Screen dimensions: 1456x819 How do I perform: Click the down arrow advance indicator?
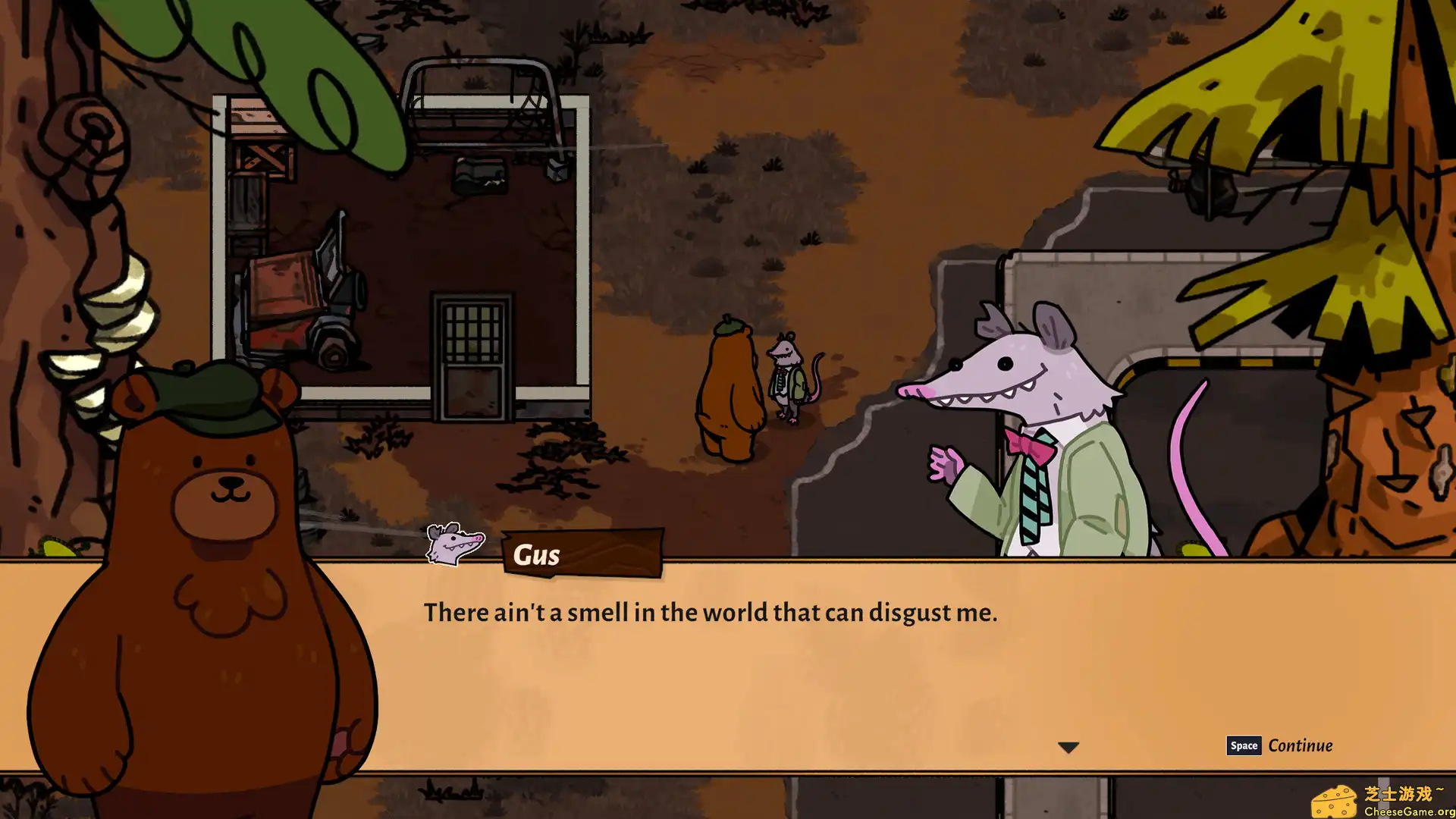click(x=1070, y=746)
